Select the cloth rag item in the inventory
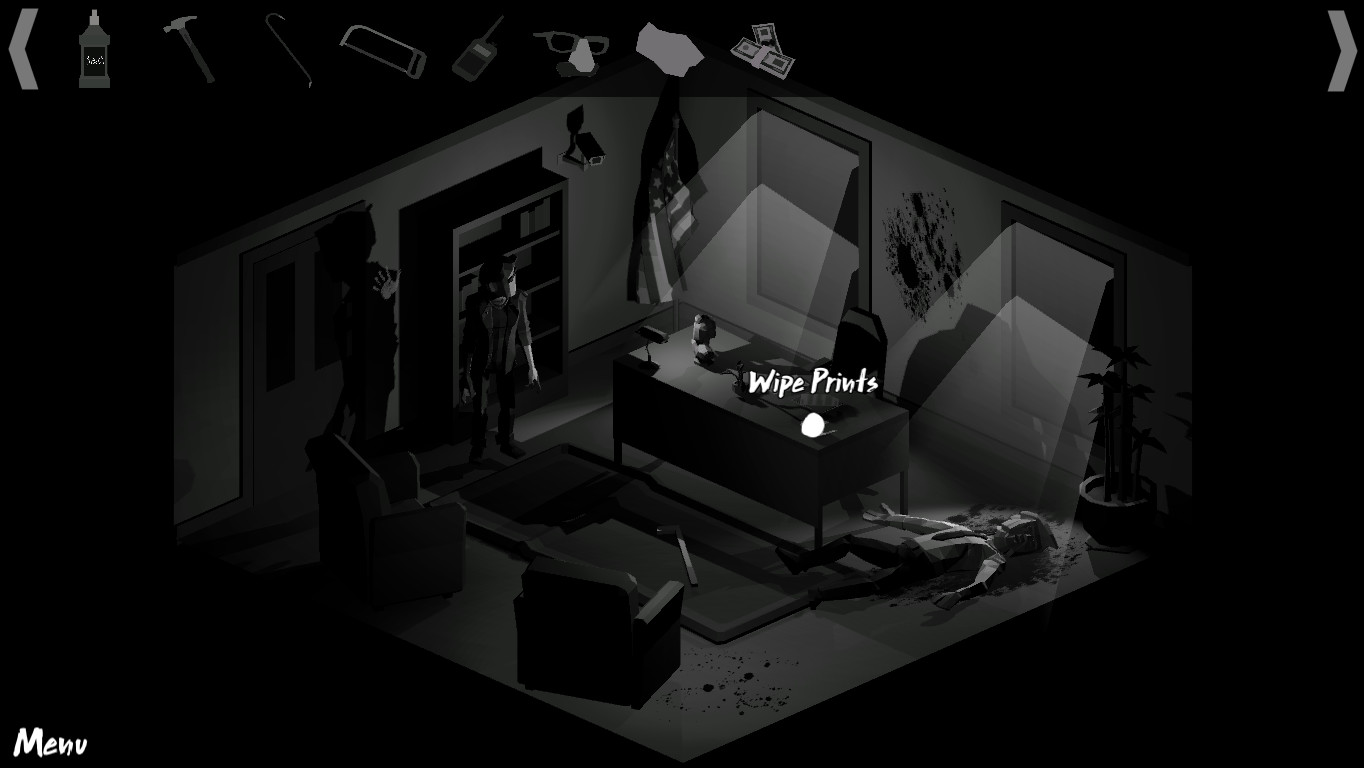The height and width of the screenshot is (768, 1364). tap(670, 50)
